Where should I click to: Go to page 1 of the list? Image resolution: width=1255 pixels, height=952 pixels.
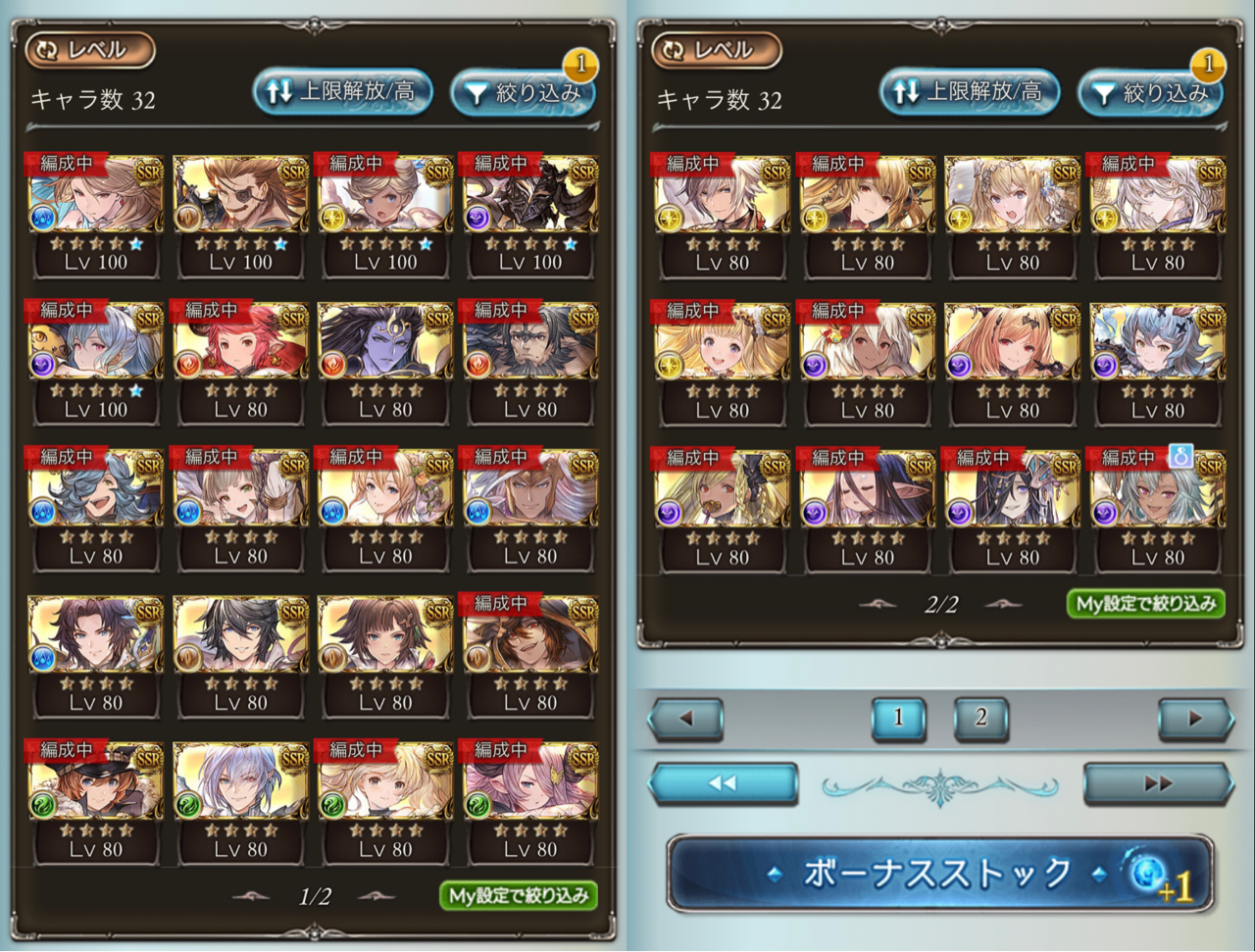coord(898,718)
